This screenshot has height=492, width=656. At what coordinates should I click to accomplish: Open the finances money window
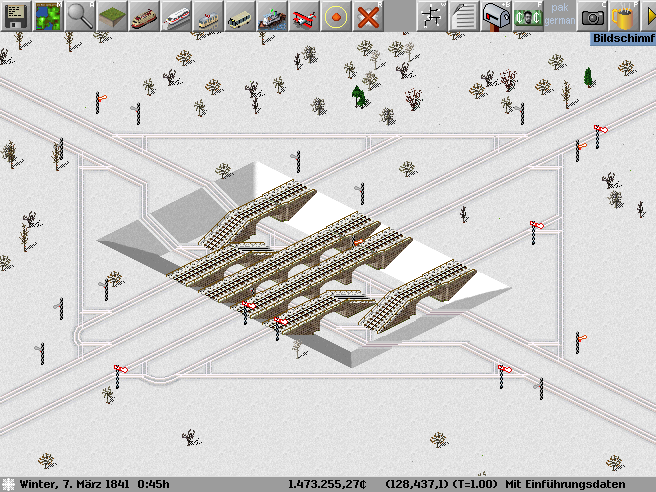[528, 16]
